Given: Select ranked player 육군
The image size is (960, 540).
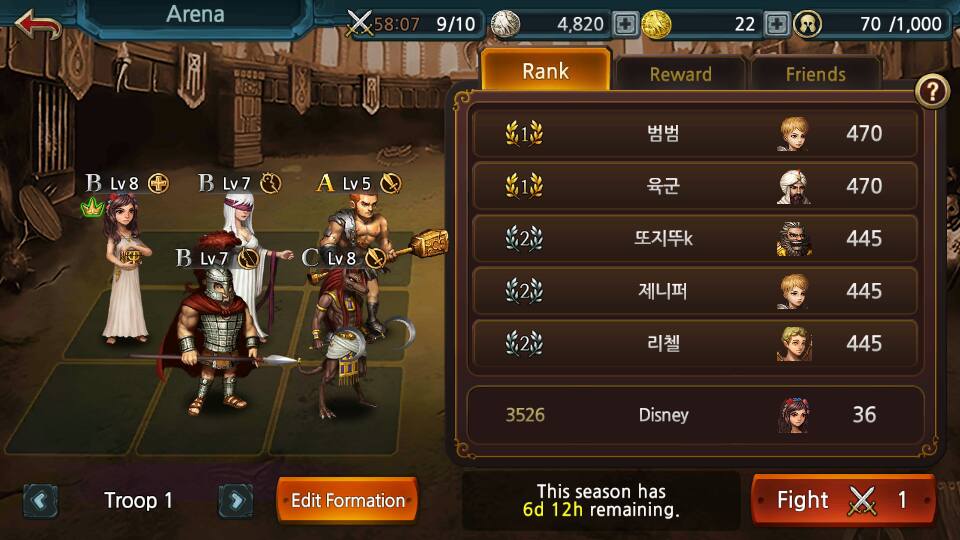Looking at the screenshot, I should click(x=694, y=186).
